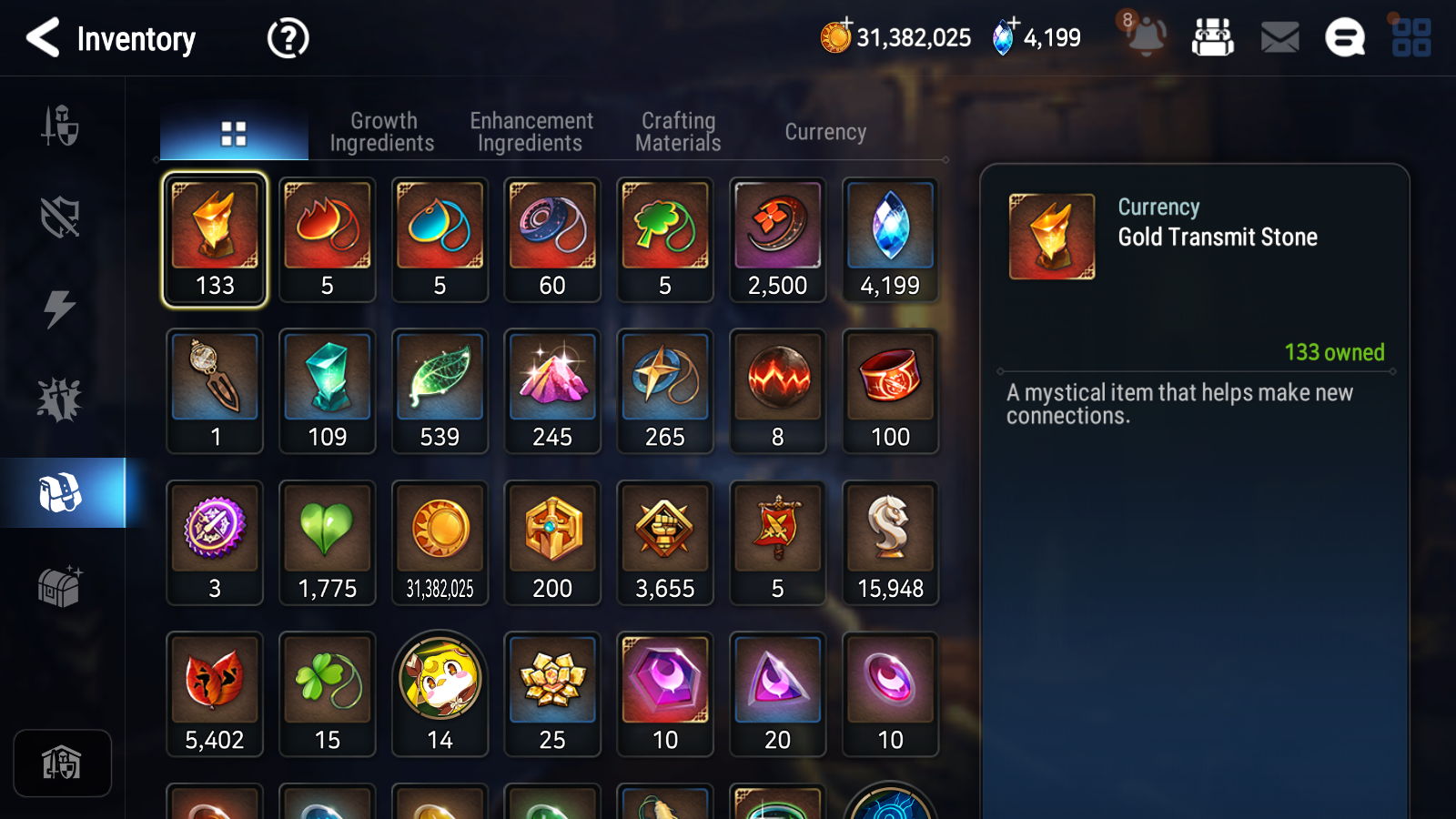Switch to the Currency tab
Image resolution: width=1456 pixels, height=819 pixels.
(824, 131)
